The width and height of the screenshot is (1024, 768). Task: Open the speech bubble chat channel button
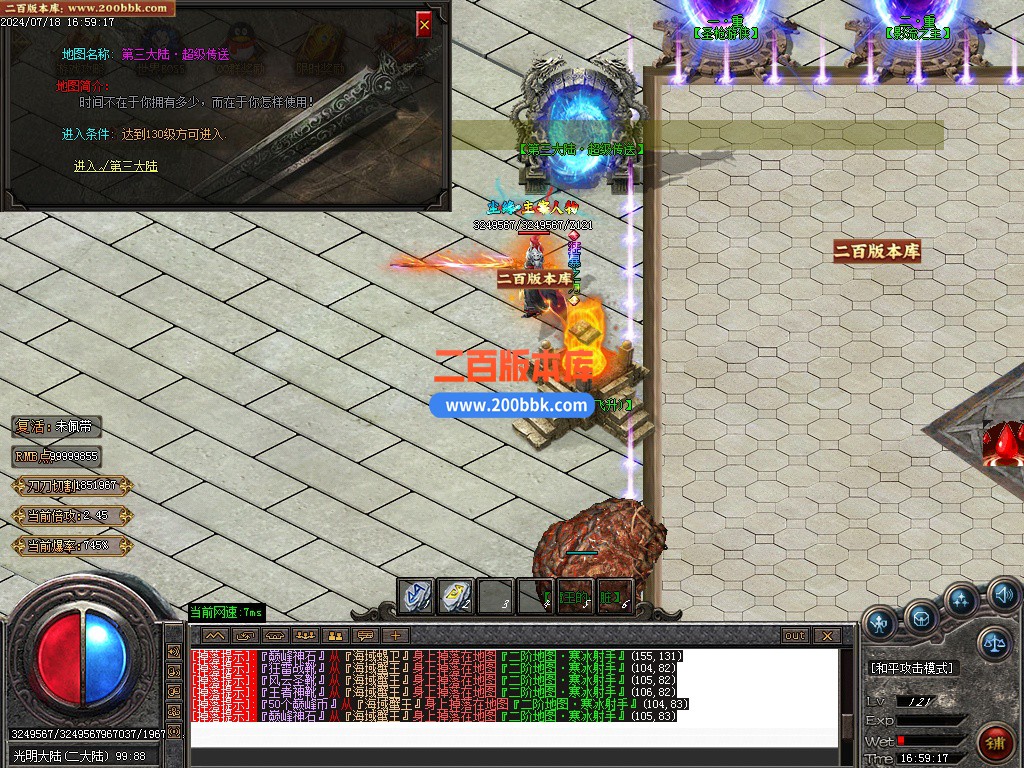point(365,636)
